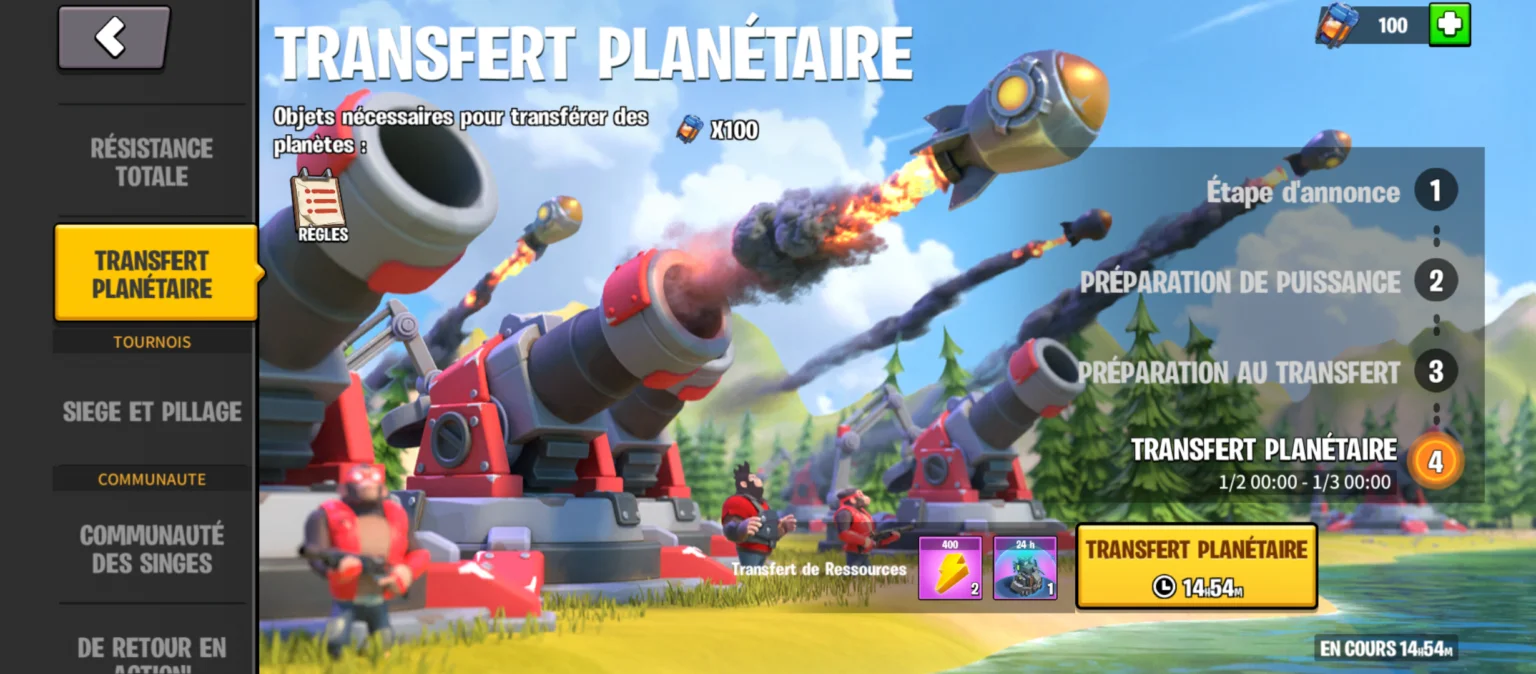Image resolution: width=1536 pixels, height=674 pixels.
Task: Inspect the 400 lightning energy reward
Action: tap(949, 568)
